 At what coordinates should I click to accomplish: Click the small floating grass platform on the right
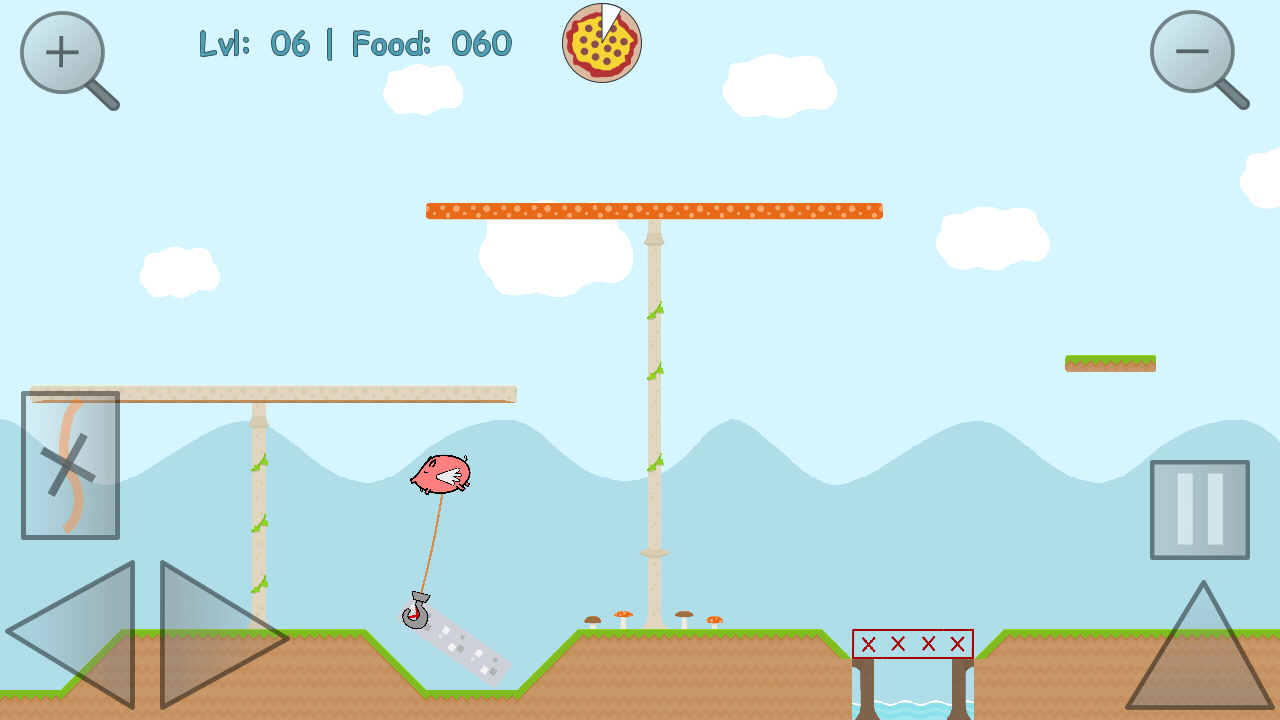(1110, 362)
